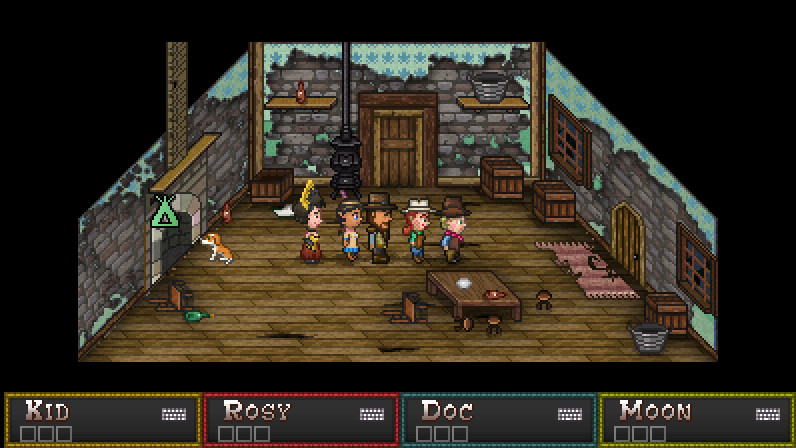Click the keyboard icon on Rosy's panel
The width and height of the screenshot is (796, 448).
(x=373, y=414)
